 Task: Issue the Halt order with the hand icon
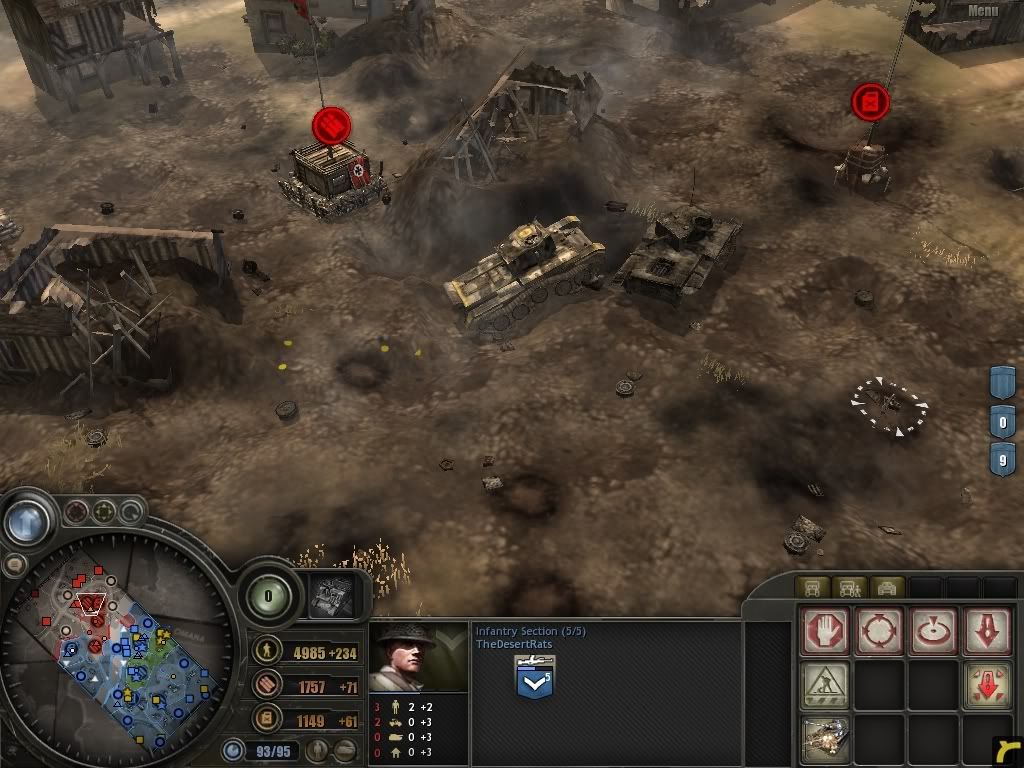click(x=825, y=632)
